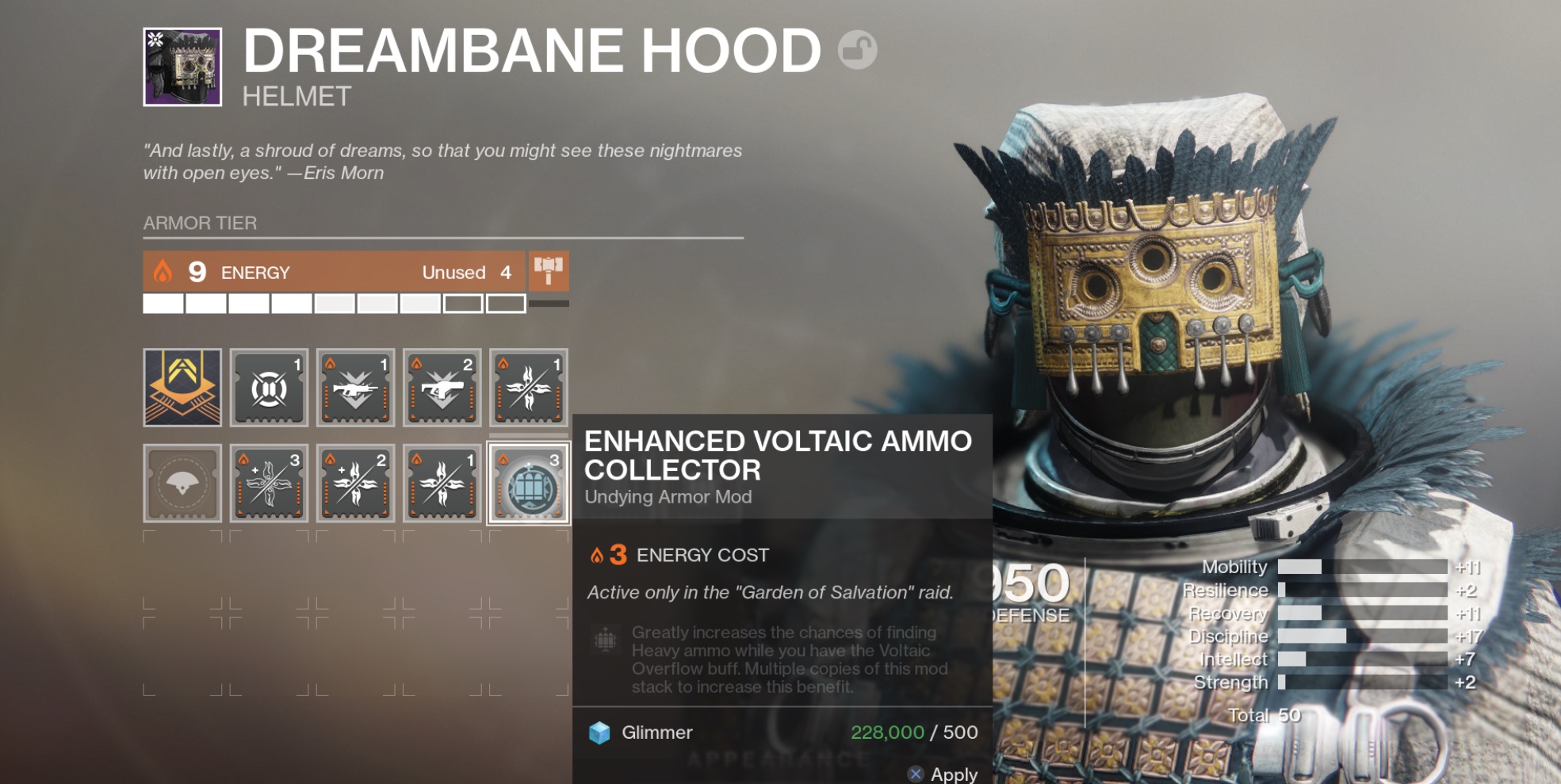Open the upgrade armor energy hammer button
The height and width of the screenshot is (784, 1561).
548,271
